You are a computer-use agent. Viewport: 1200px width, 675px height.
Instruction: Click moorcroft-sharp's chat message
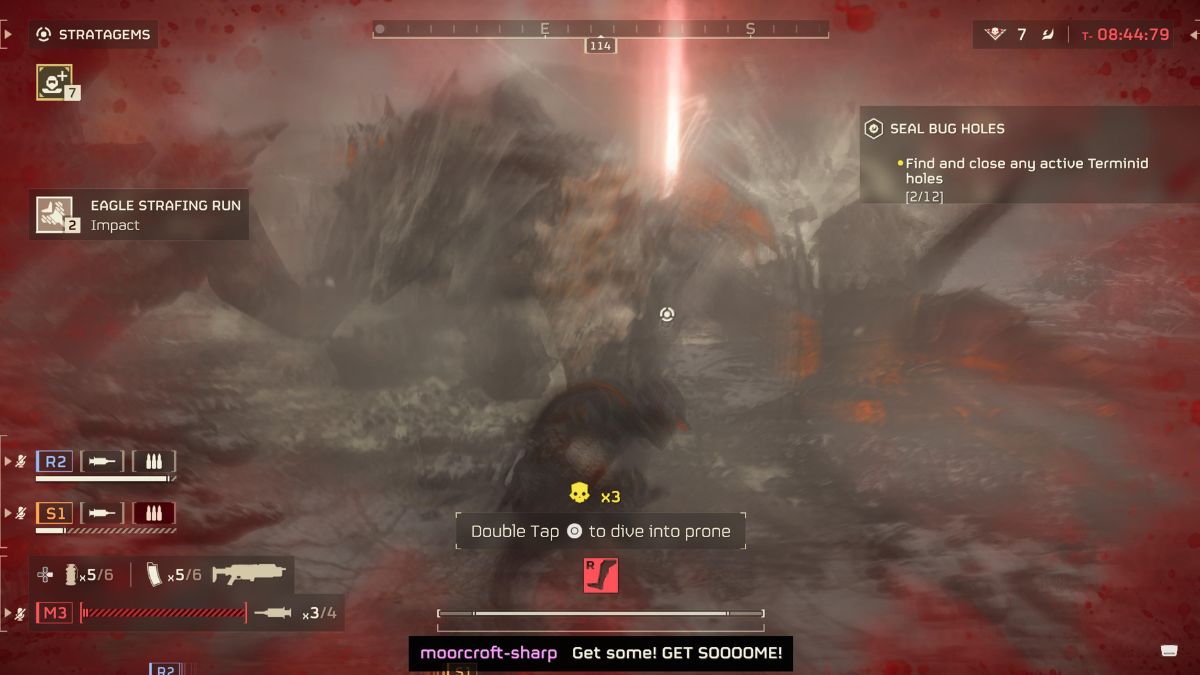tap(600, 654)
